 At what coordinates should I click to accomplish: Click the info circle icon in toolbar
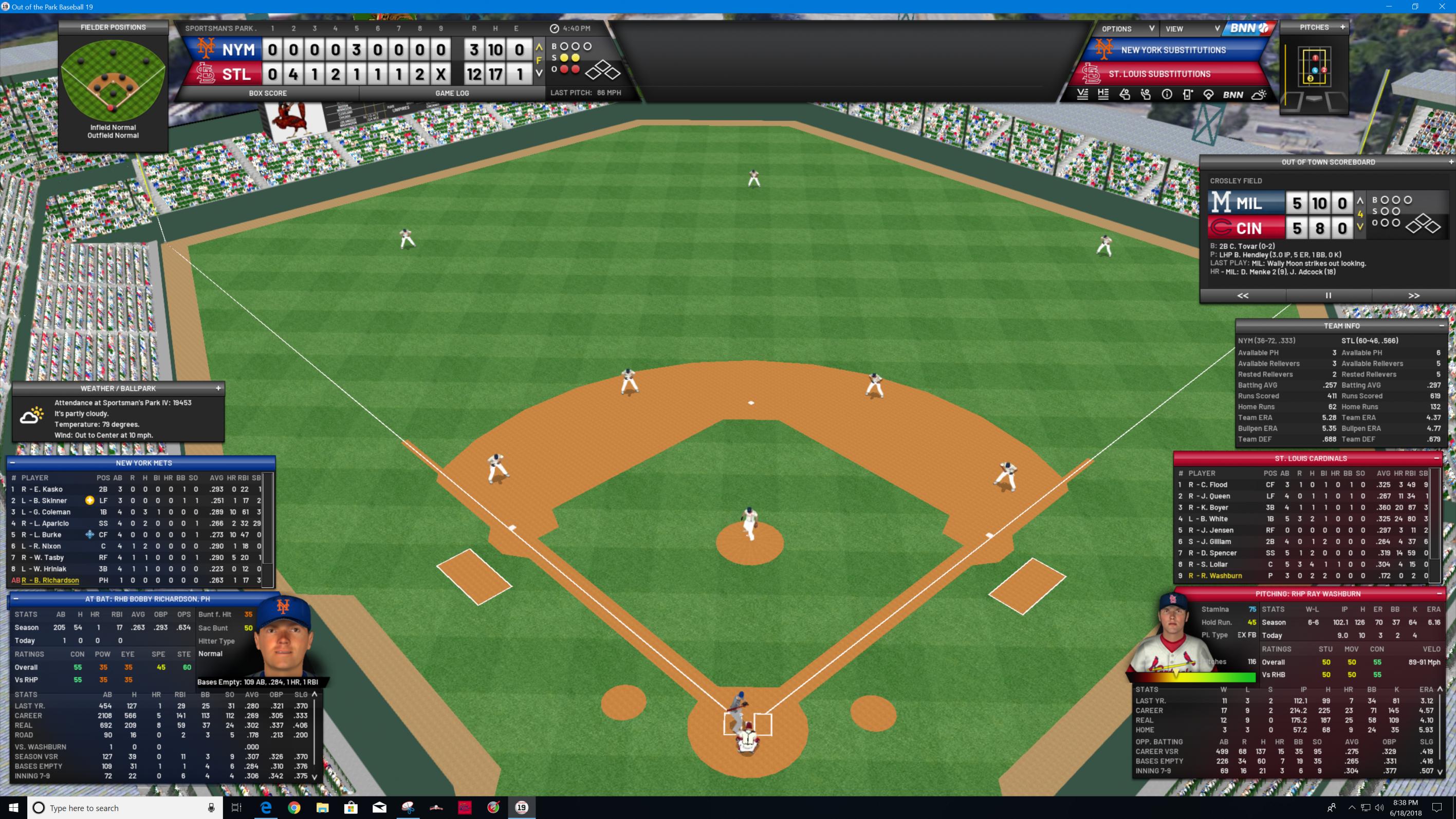click(x=1167, y=95)
